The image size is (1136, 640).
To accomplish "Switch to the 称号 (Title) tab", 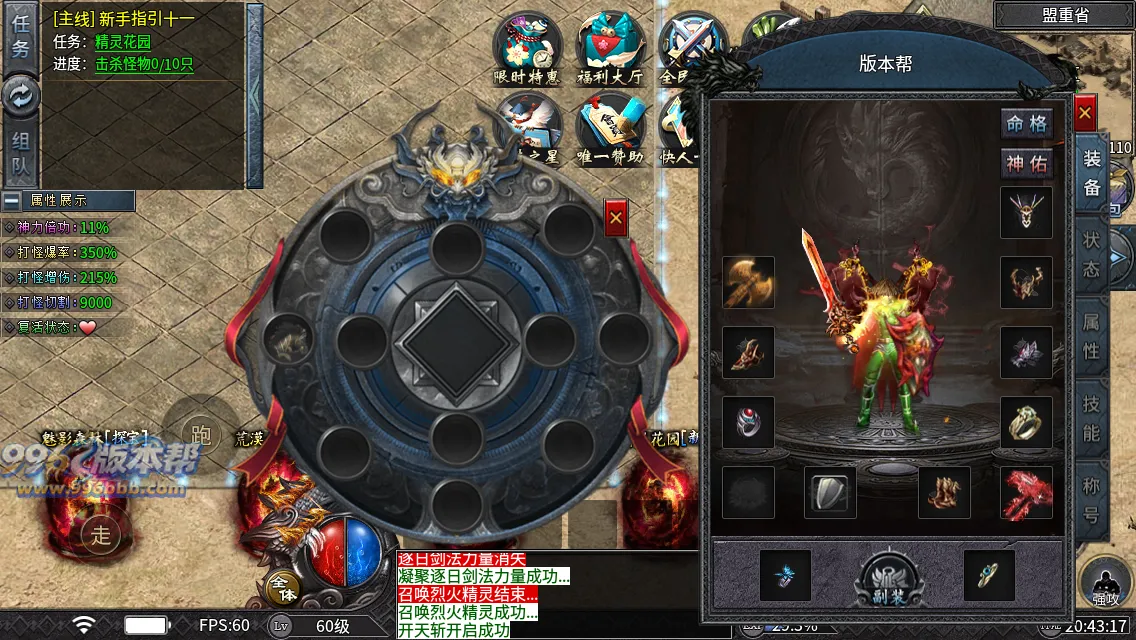I will pyautogui.click(x=1091, y=500).
